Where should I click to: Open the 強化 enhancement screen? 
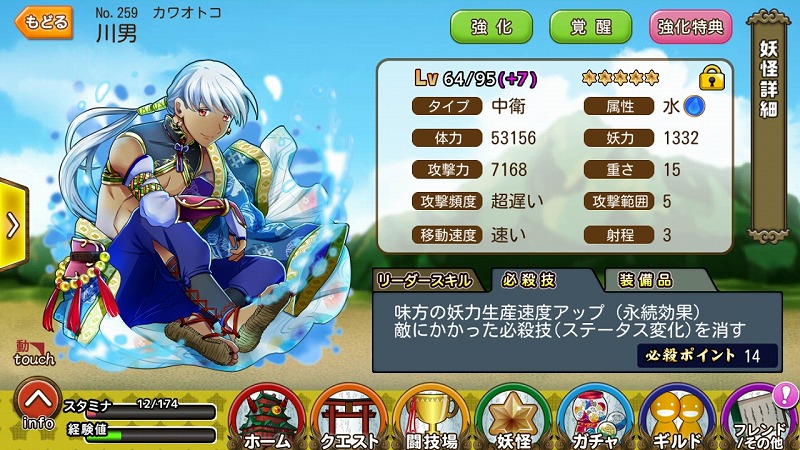(x=491, y=27)
